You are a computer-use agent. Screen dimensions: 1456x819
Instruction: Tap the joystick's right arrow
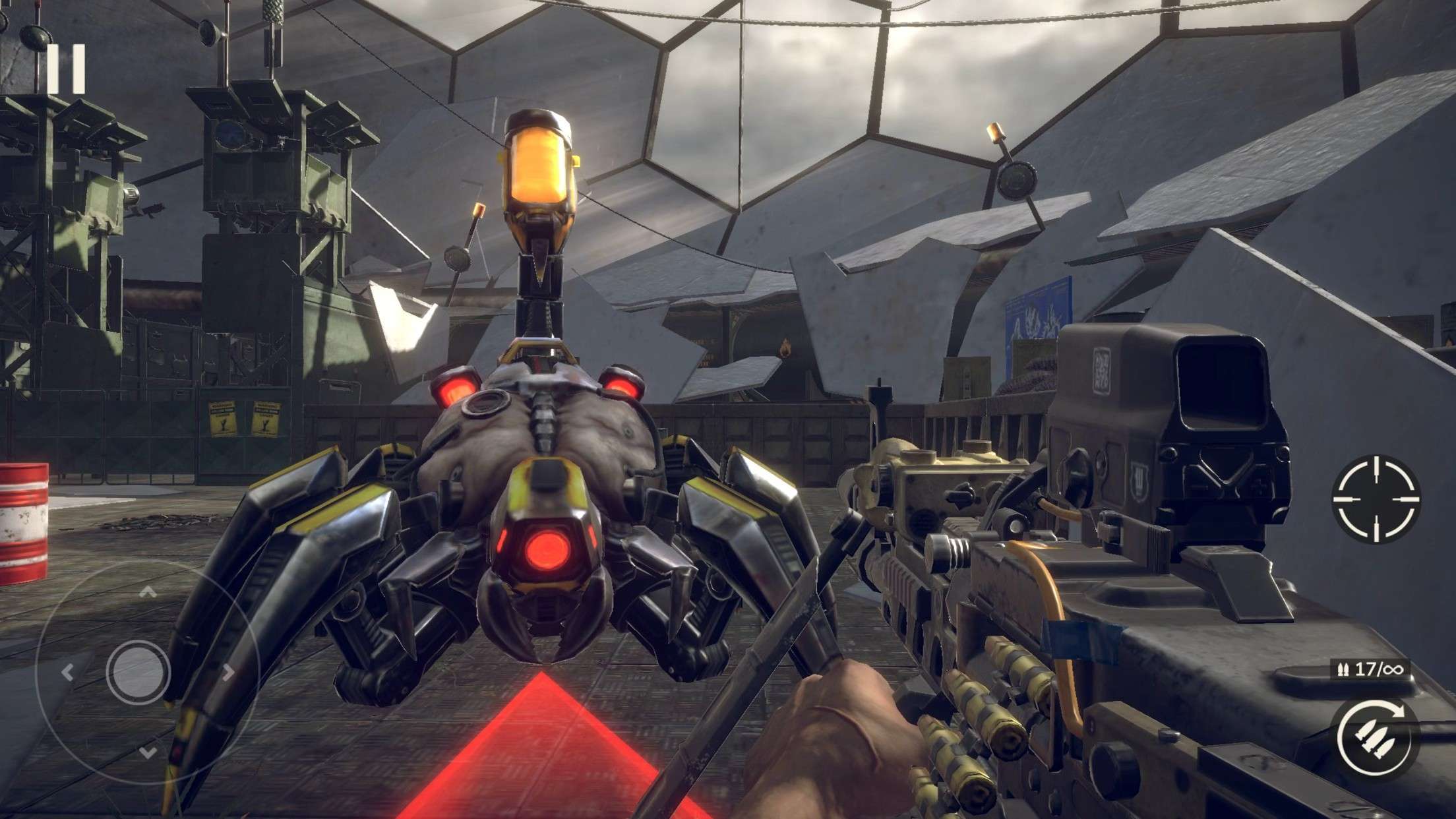click(x=228, y=672)
